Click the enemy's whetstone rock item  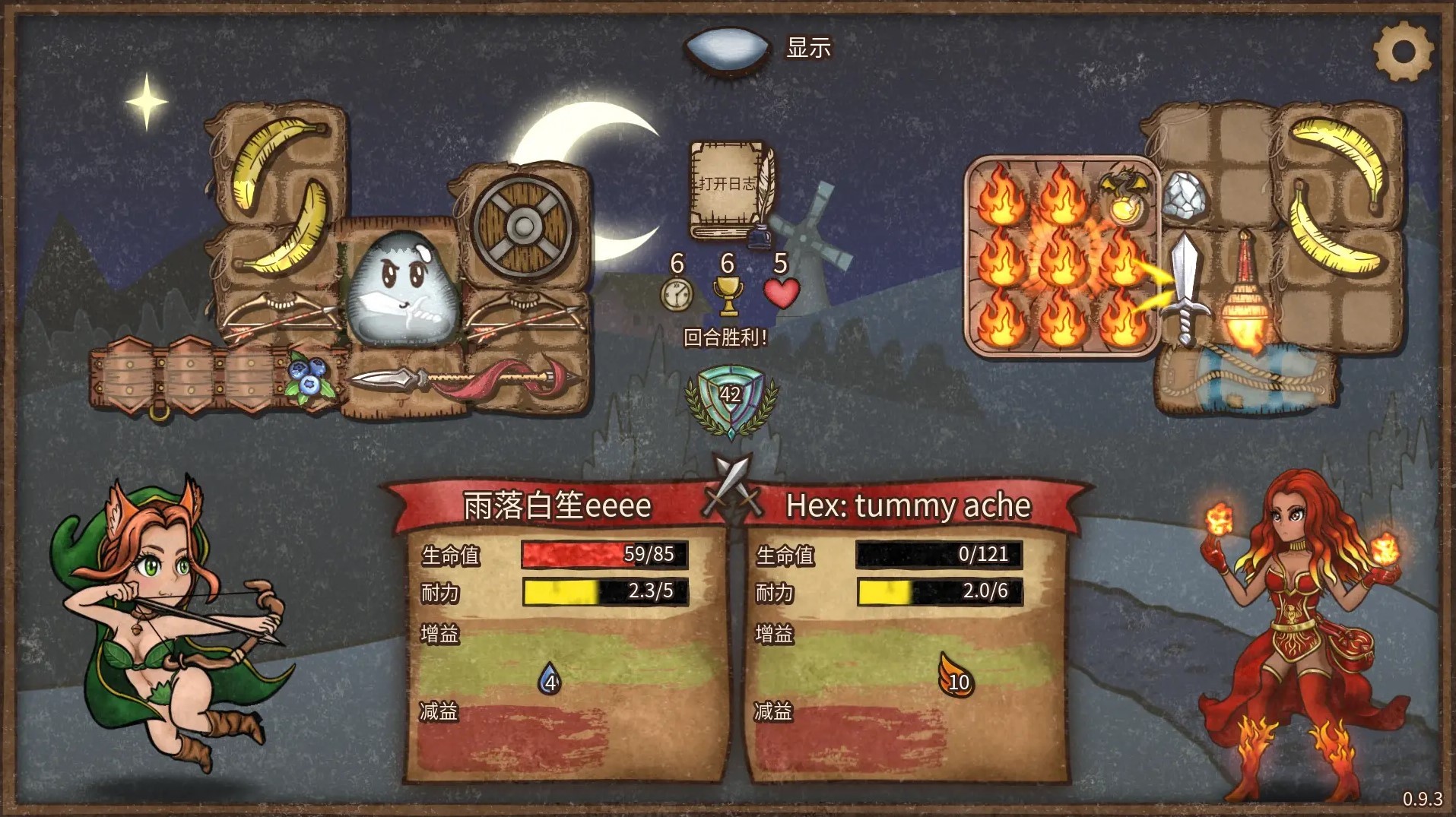(1184, 195)
